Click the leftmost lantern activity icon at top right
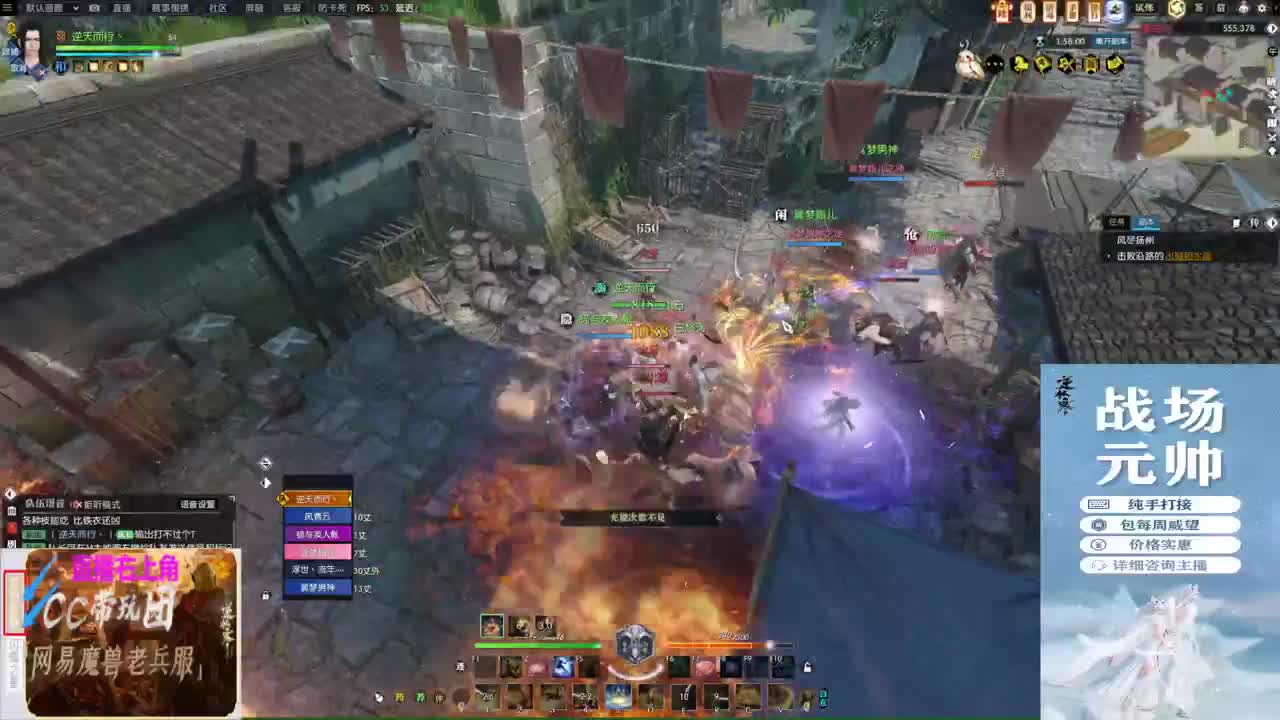Image resolution: width=1280 pixels, height=720 pixels. pos(1002,10)
